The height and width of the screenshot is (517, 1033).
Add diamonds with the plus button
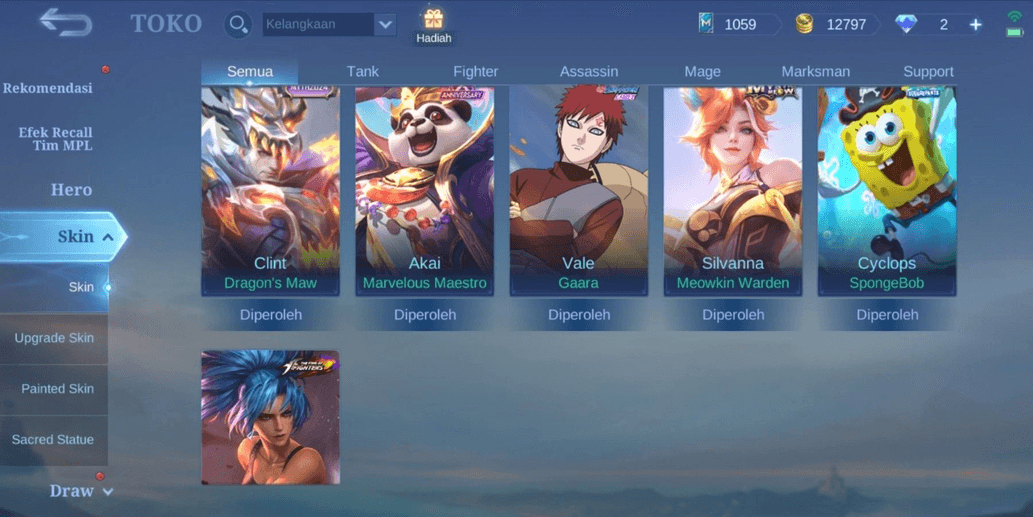pos(976,24)
